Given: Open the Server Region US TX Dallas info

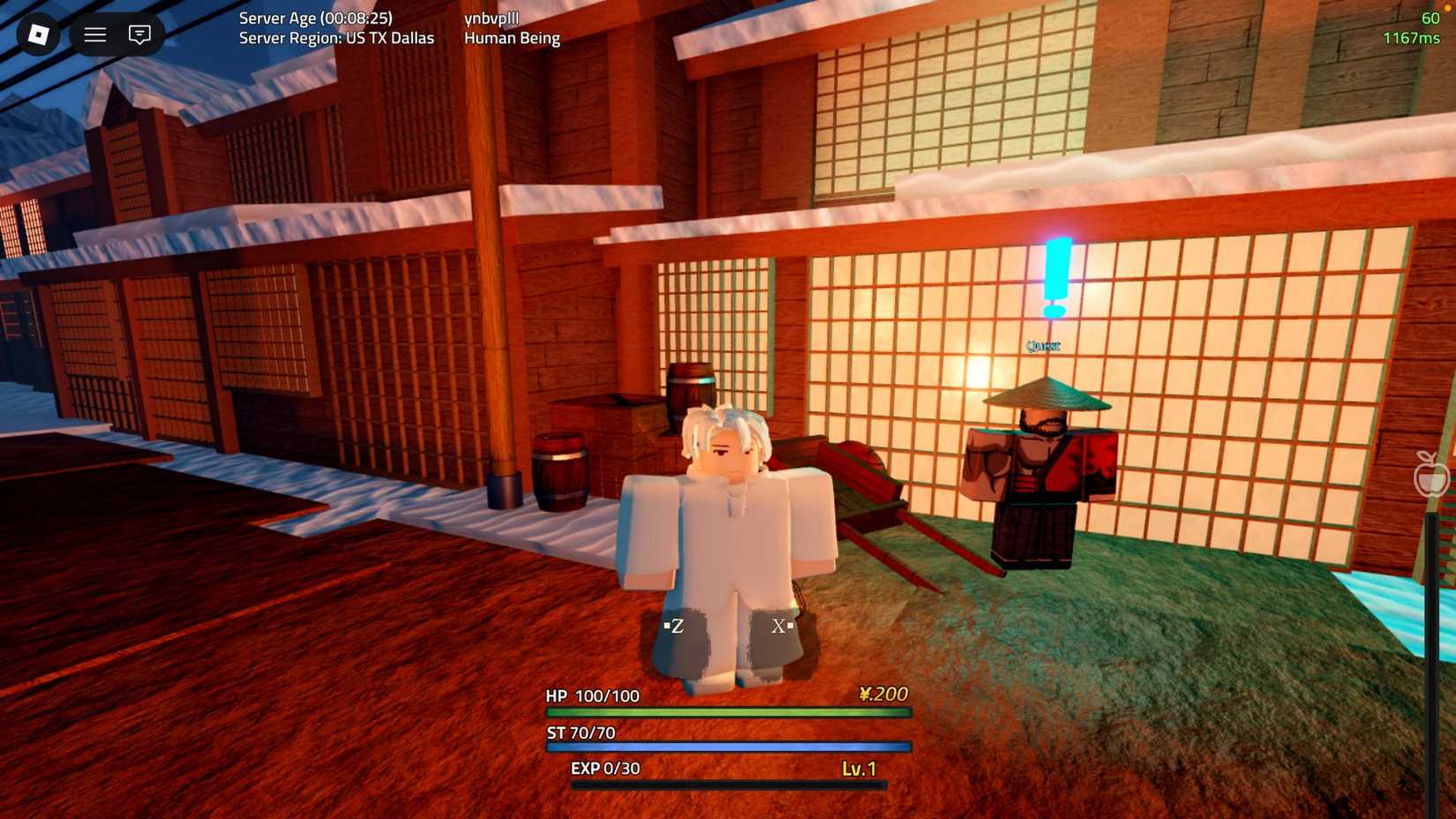Looking at the screenshot, I should point(335,38).
